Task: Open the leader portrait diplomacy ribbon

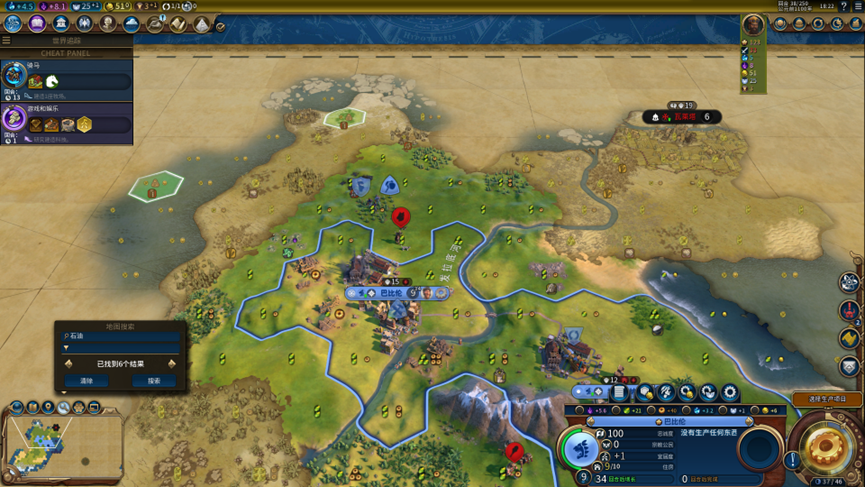Action: tap(753, 24)
